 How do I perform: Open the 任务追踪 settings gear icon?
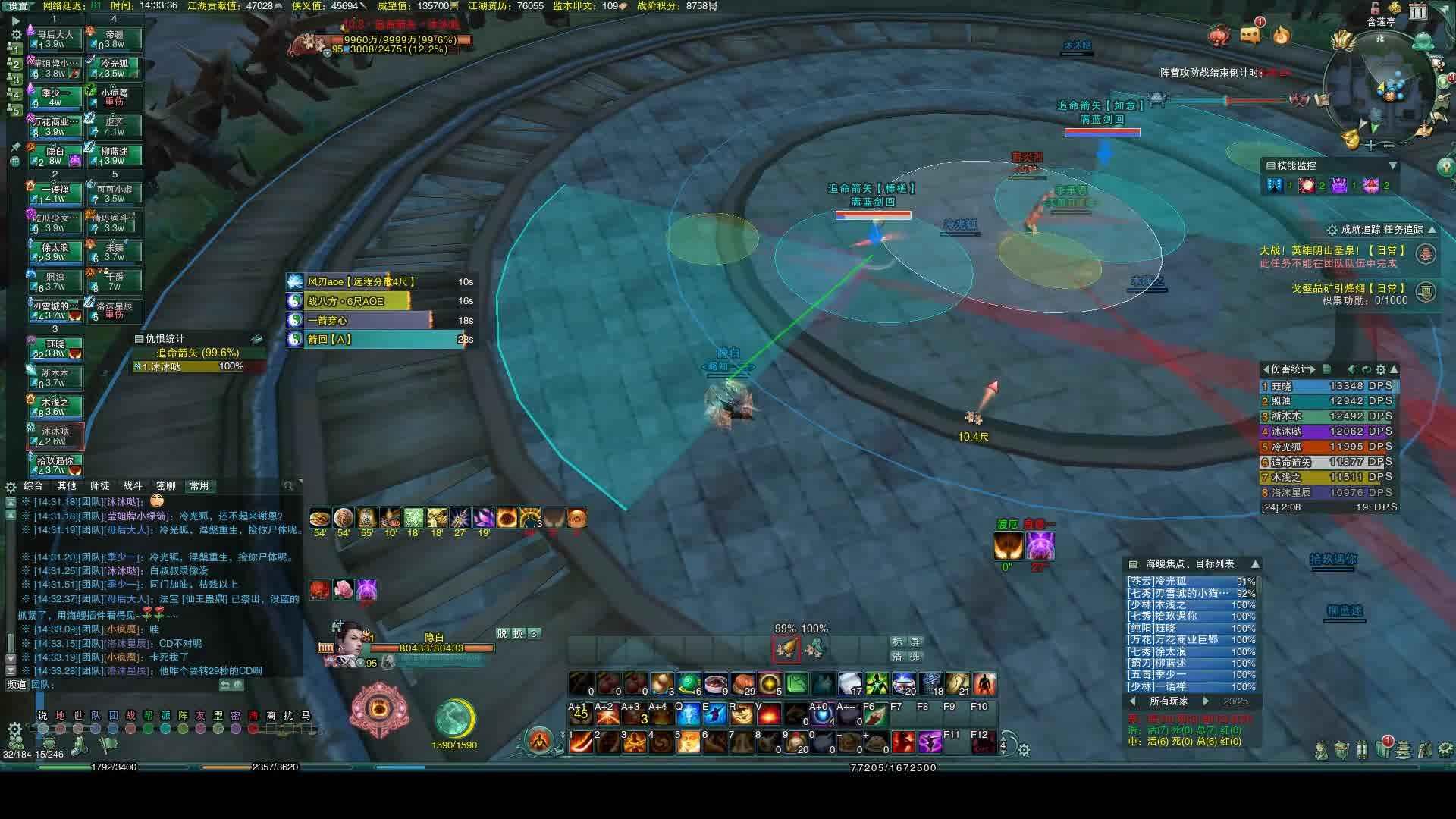tap(1332, 230)
